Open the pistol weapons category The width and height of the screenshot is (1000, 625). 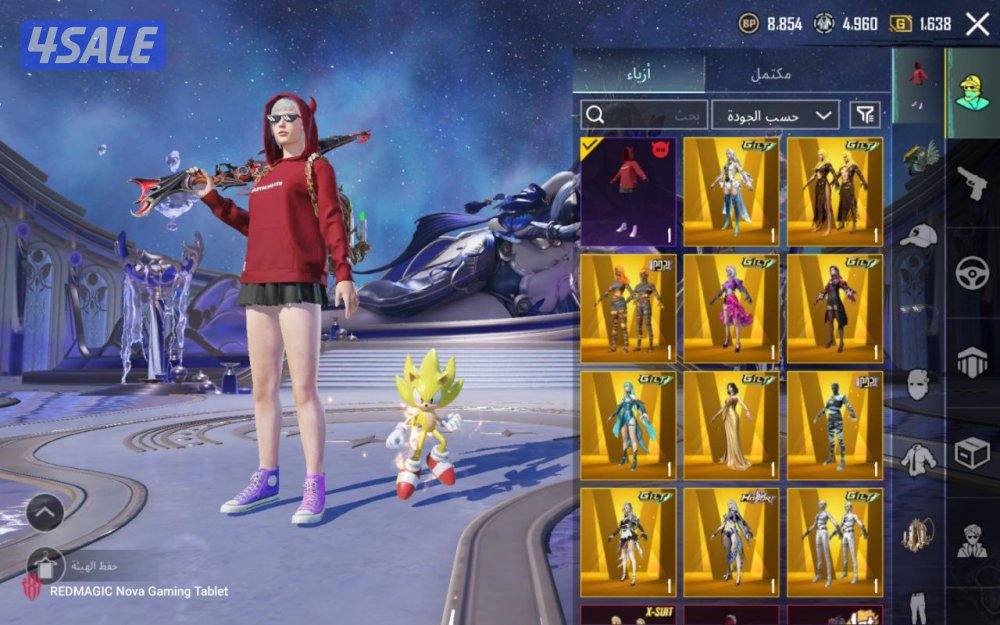click(972, 182)
